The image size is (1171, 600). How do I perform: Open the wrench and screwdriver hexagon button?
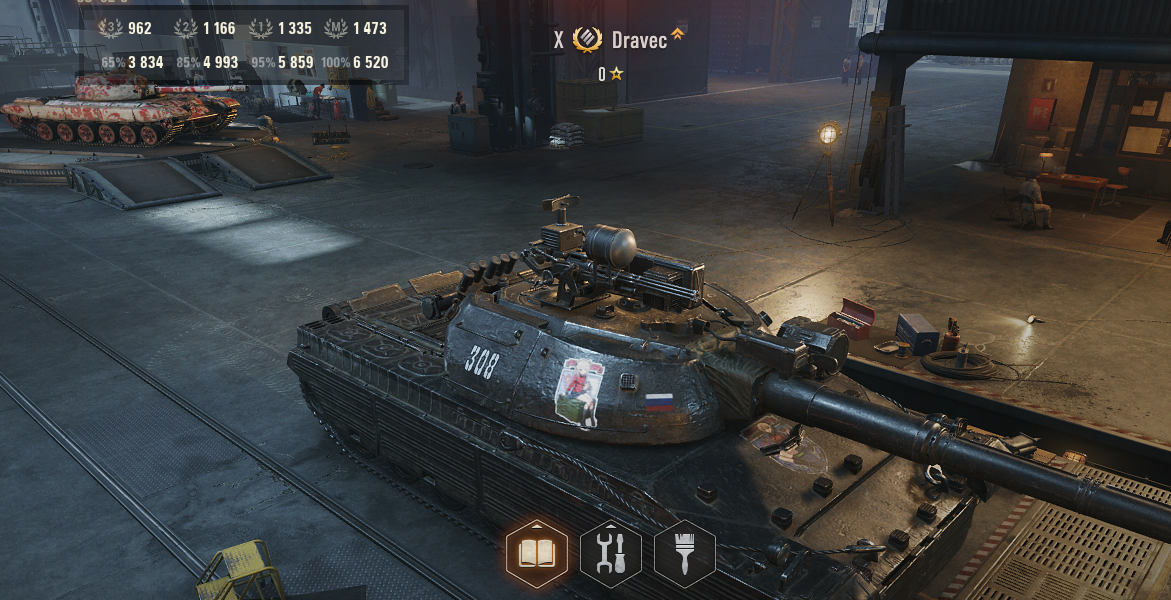[x=611, y=553]
